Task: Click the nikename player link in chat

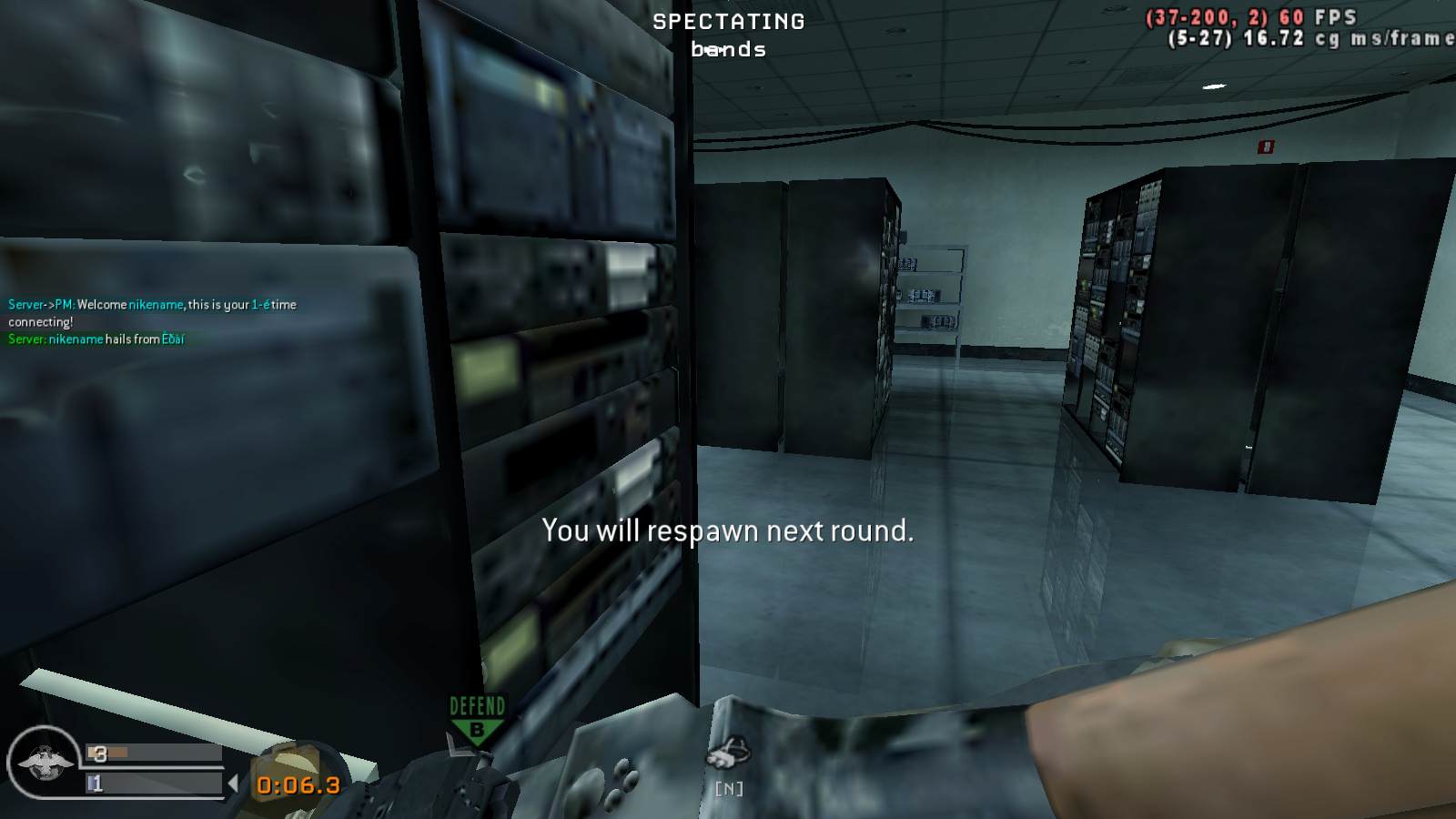Action: [x=157, y=305]
